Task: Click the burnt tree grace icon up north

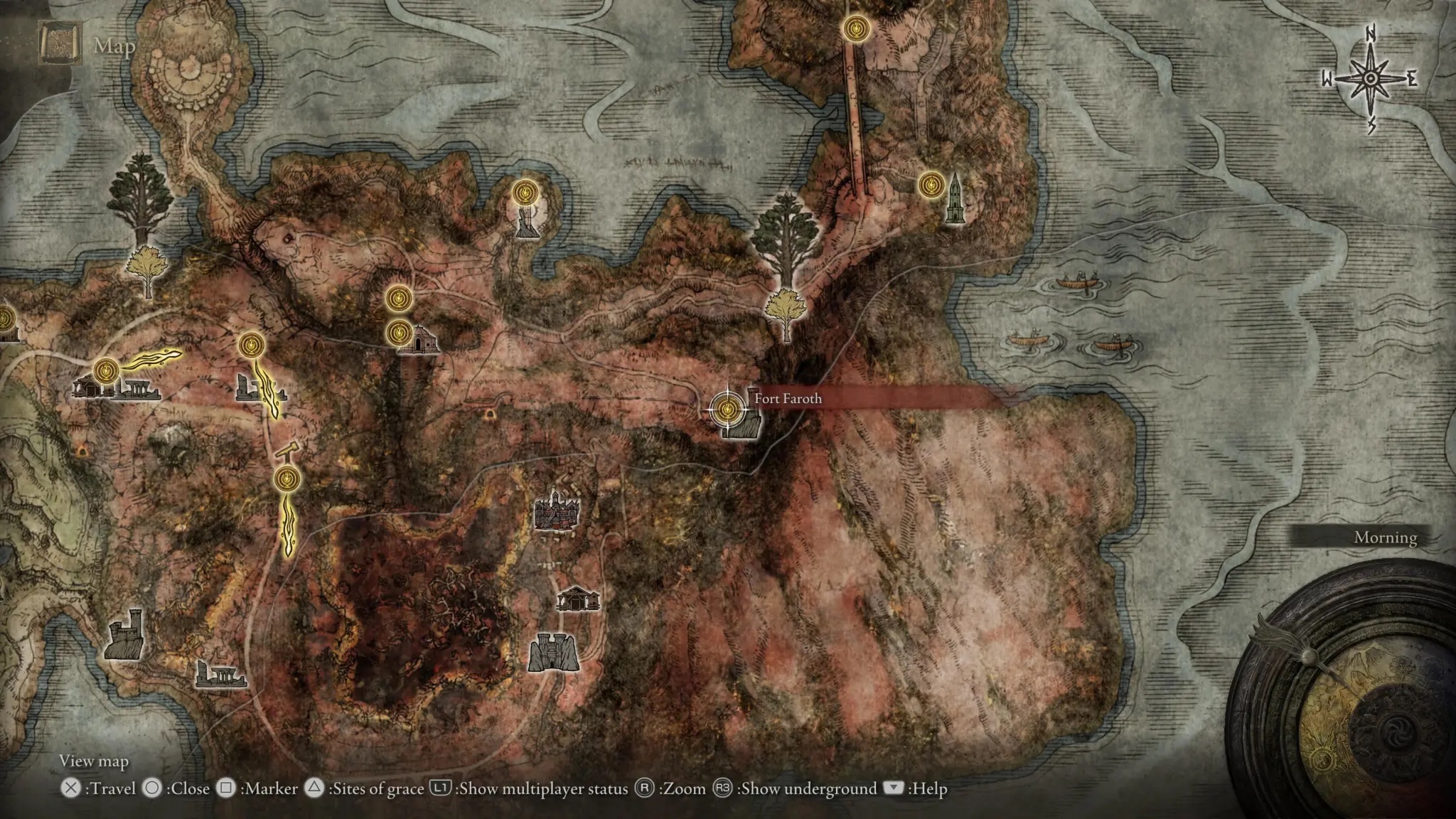Action: tap(524, 193)
